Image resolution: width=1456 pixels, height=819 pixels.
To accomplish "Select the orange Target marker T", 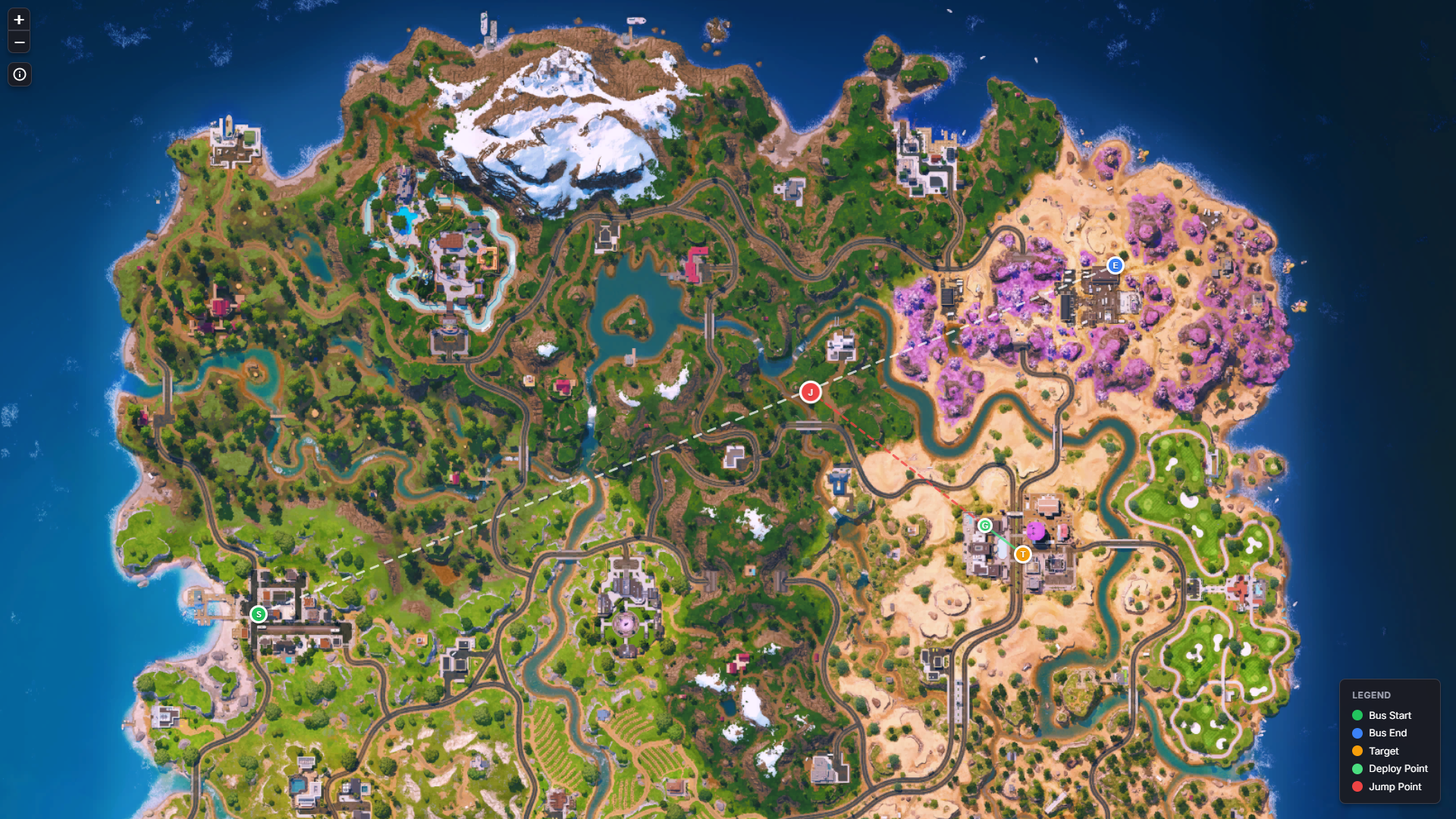I will pos(1024,554).
